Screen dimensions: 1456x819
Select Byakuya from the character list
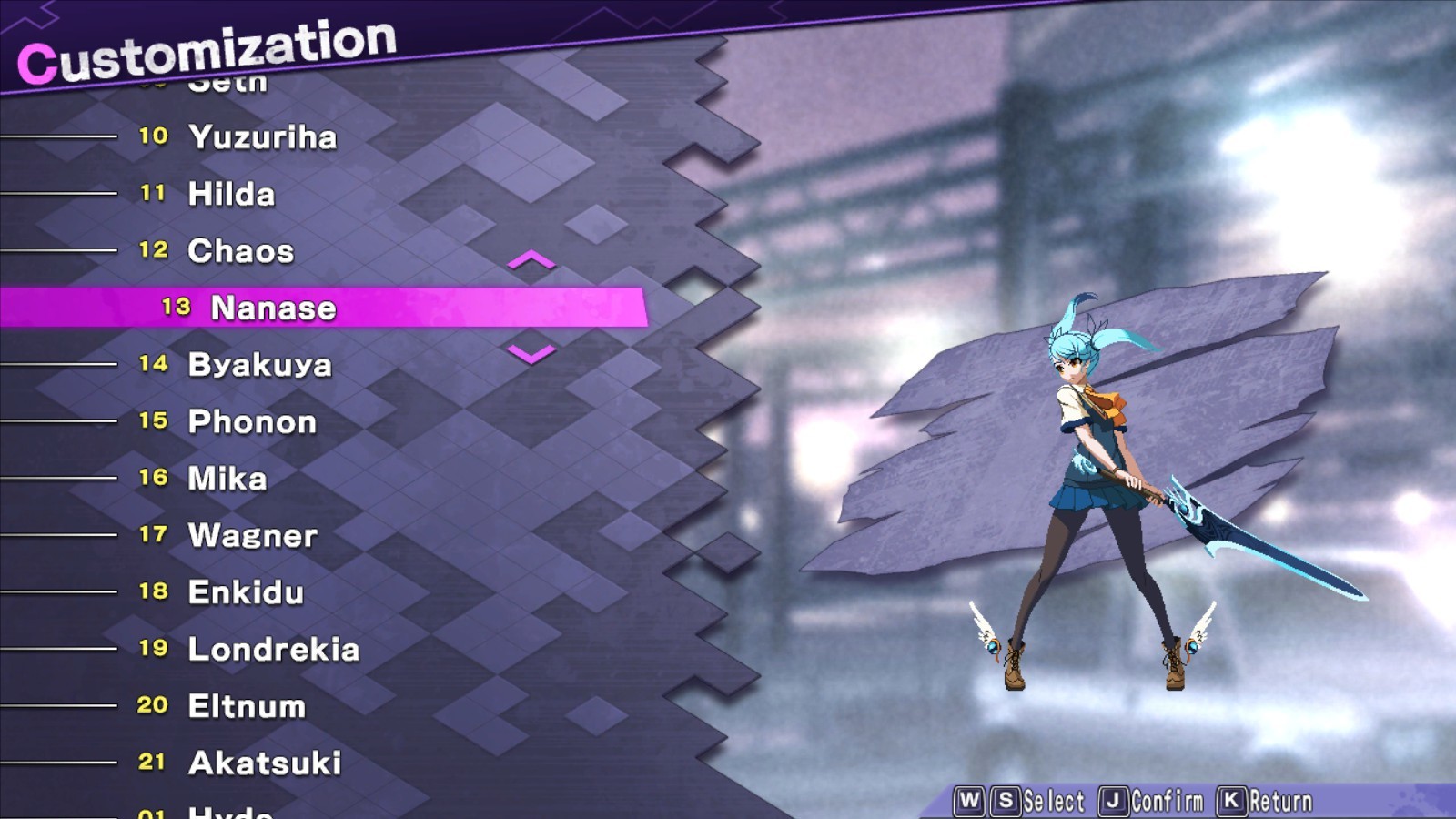(x=259, y=364)
